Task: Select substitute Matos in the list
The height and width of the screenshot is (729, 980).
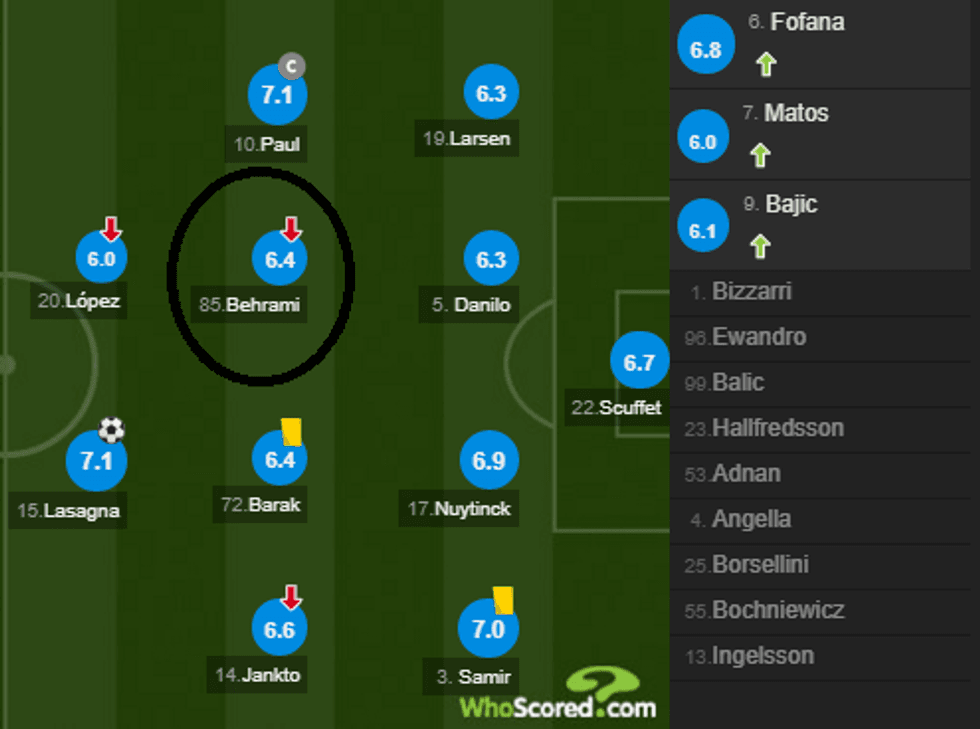Action: click(x=824, y=135)
